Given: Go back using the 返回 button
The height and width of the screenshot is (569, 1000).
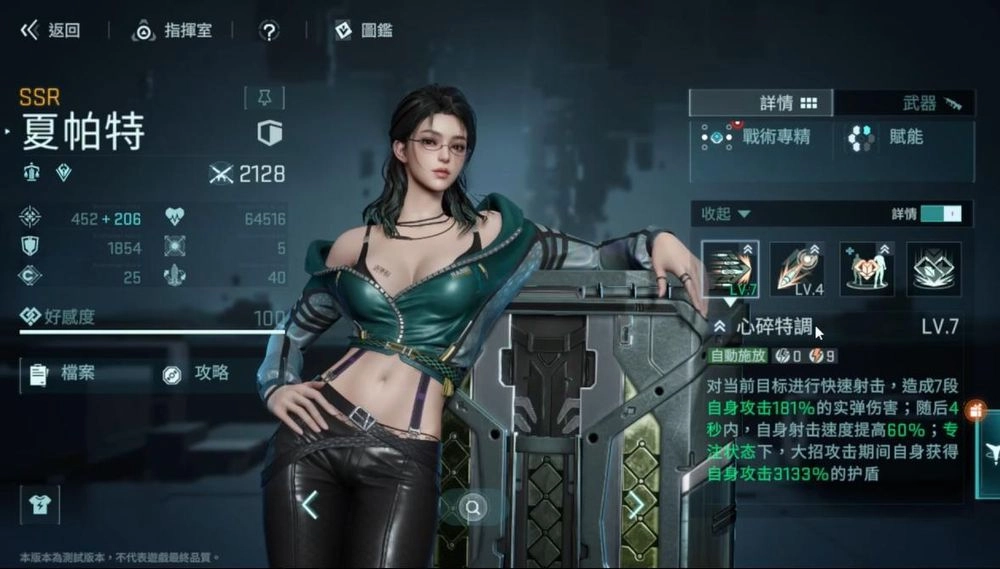Looking at the screenshot, I should click(50, 30).
